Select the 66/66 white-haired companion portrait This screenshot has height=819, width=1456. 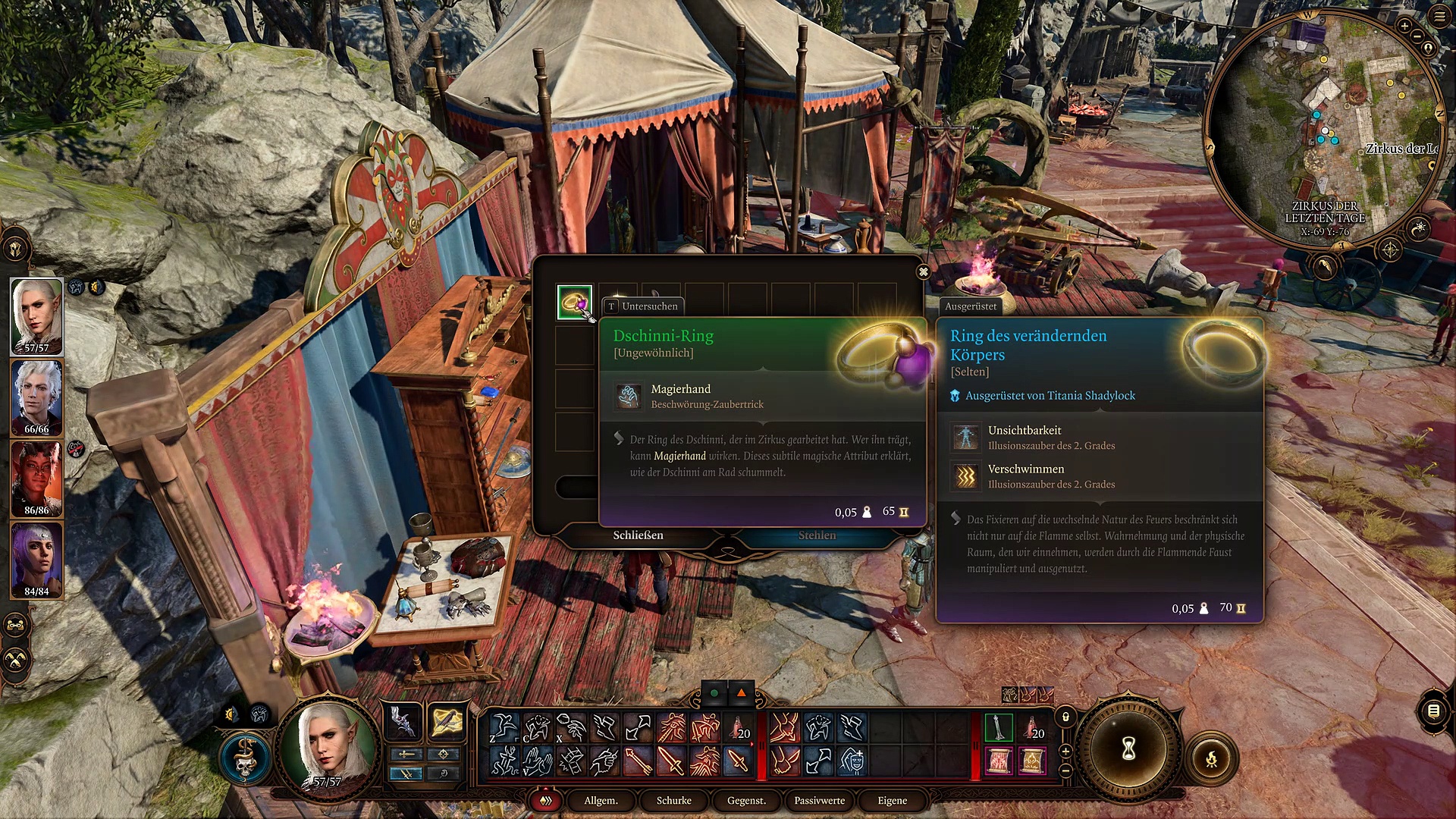click(x=36, y=396)
